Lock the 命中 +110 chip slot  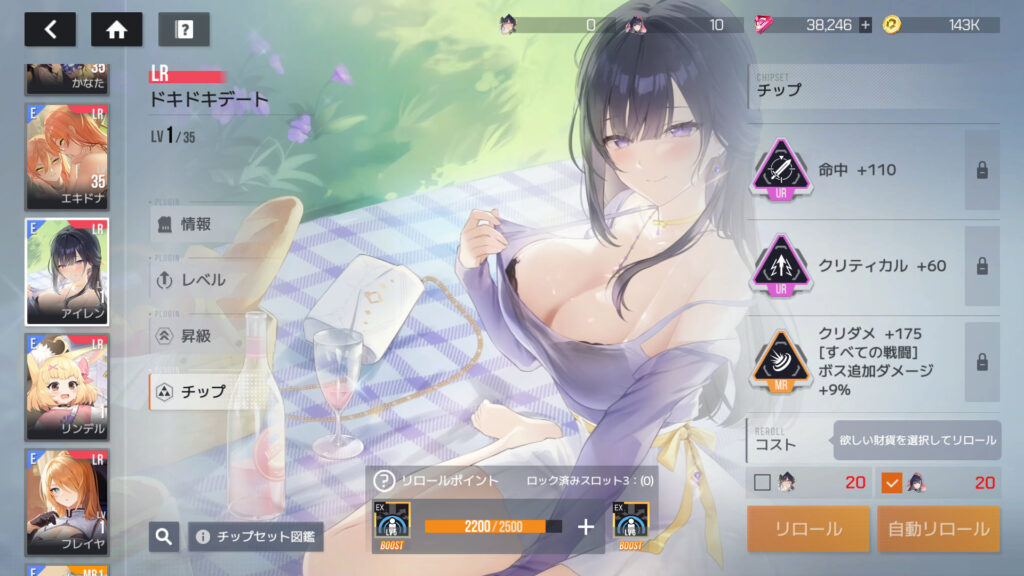pos(982,170)
